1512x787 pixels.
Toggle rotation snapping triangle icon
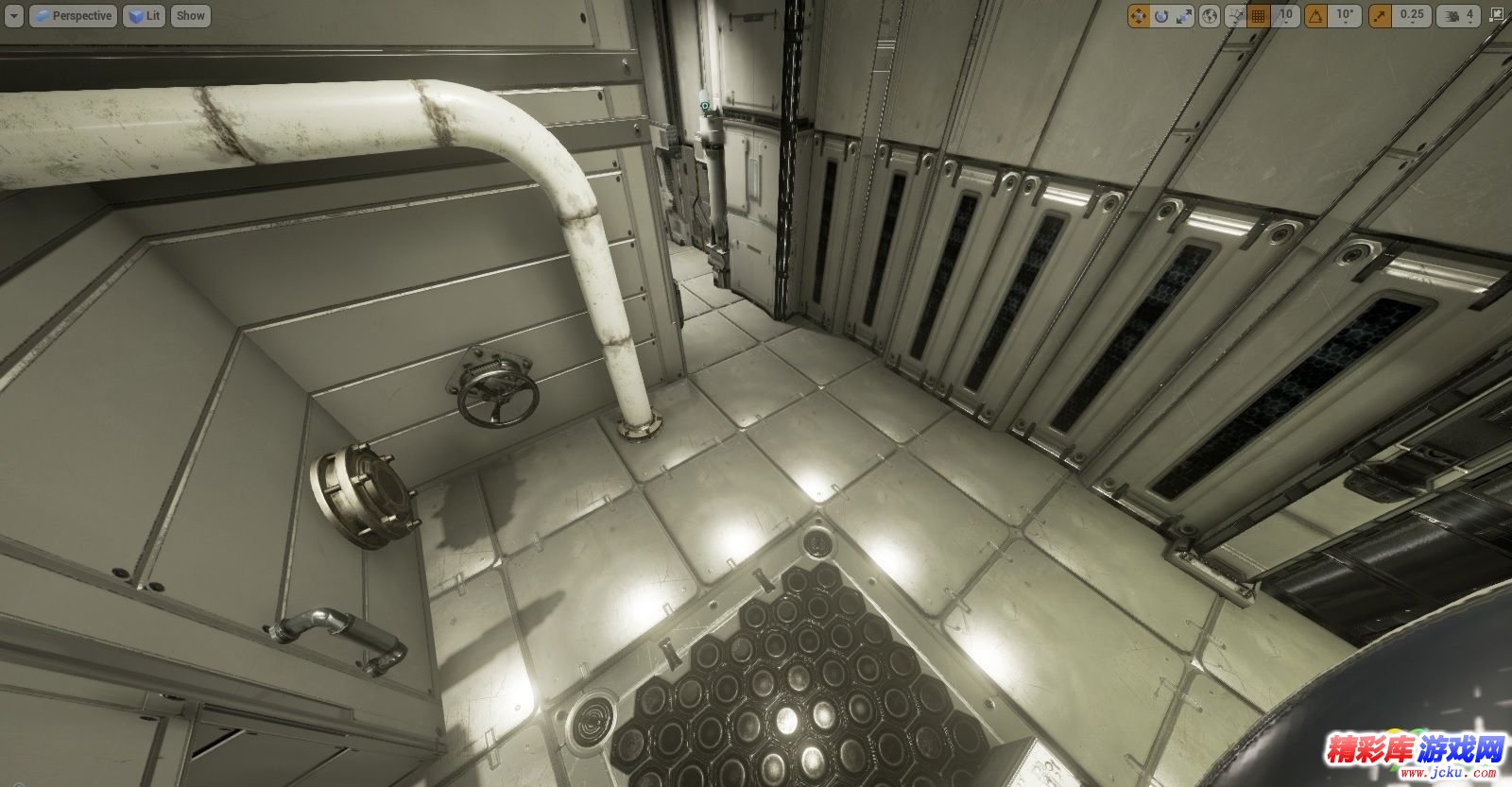point(1315,16)
